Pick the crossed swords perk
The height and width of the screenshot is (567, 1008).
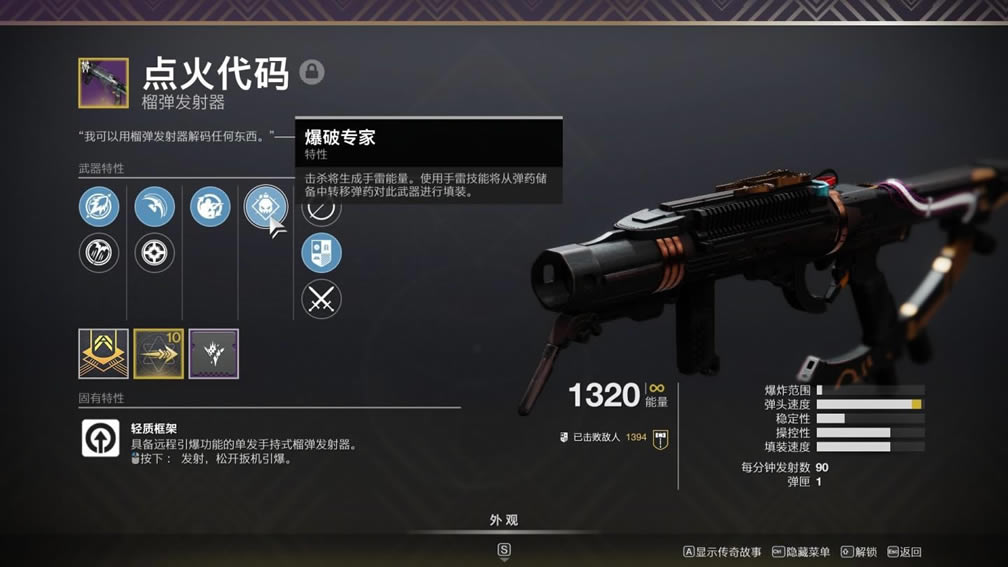(x=321, y=299)
